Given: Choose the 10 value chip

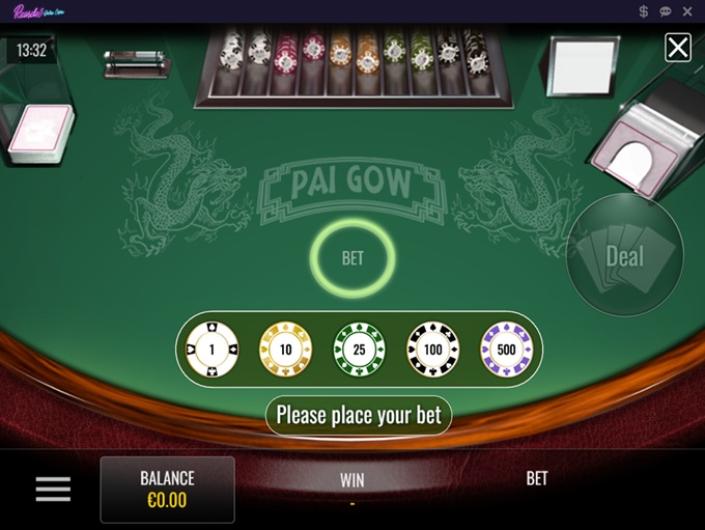Looking at the screenshot, I should click(x=285, y=349).
